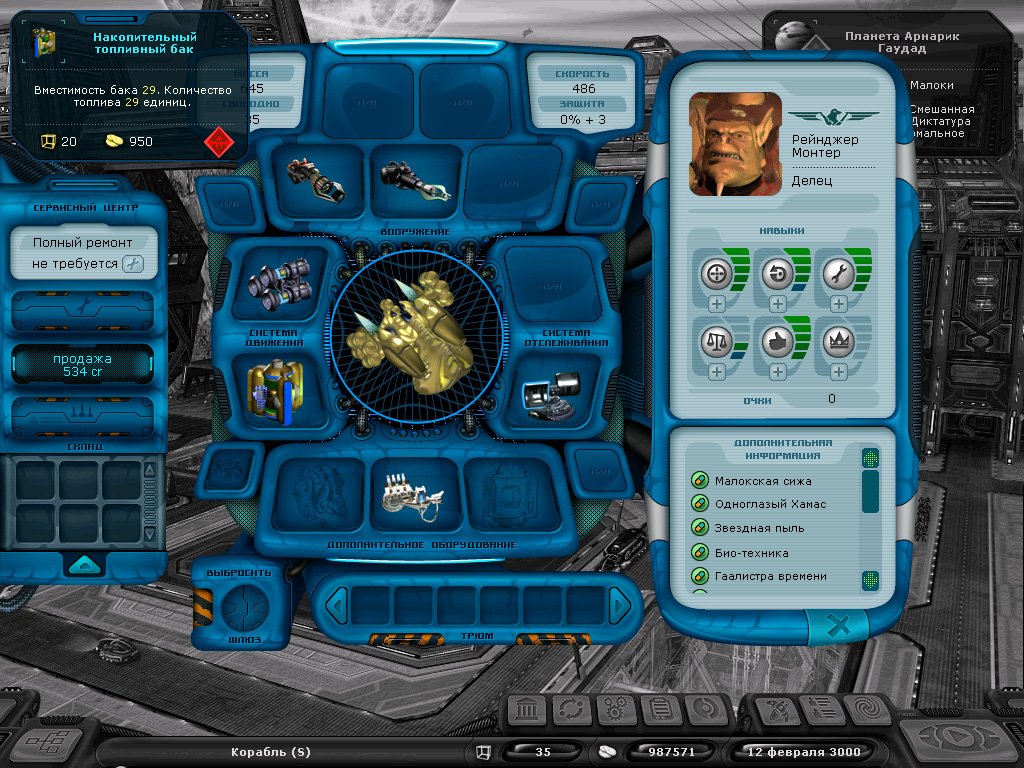Sell the item for 534 cr
1024x768 pixels.
[x=82, y=365]
